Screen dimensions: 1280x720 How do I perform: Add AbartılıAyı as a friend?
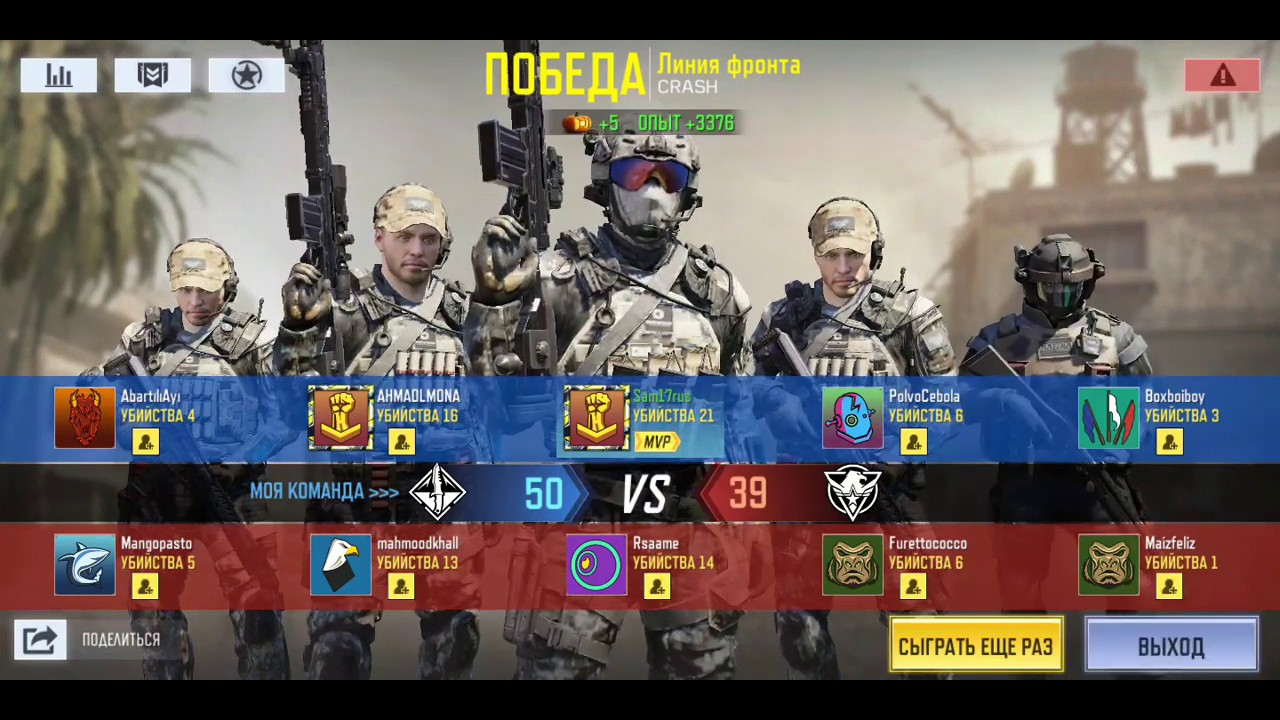point(146,441)
